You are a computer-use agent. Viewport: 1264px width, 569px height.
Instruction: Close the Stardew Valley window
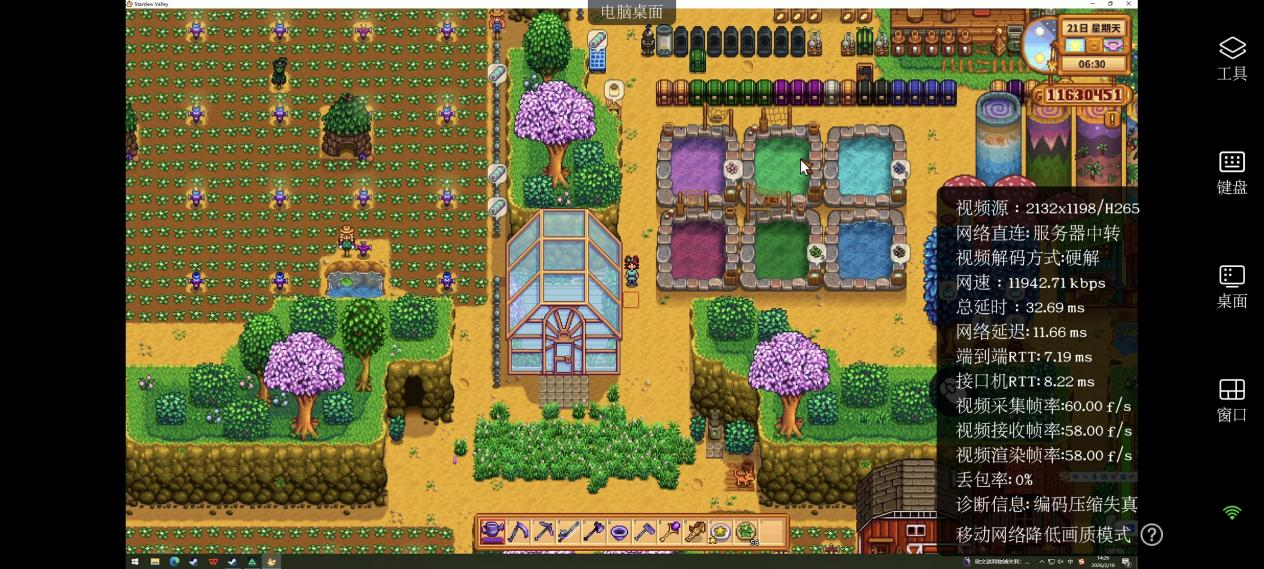point(1130,4)
